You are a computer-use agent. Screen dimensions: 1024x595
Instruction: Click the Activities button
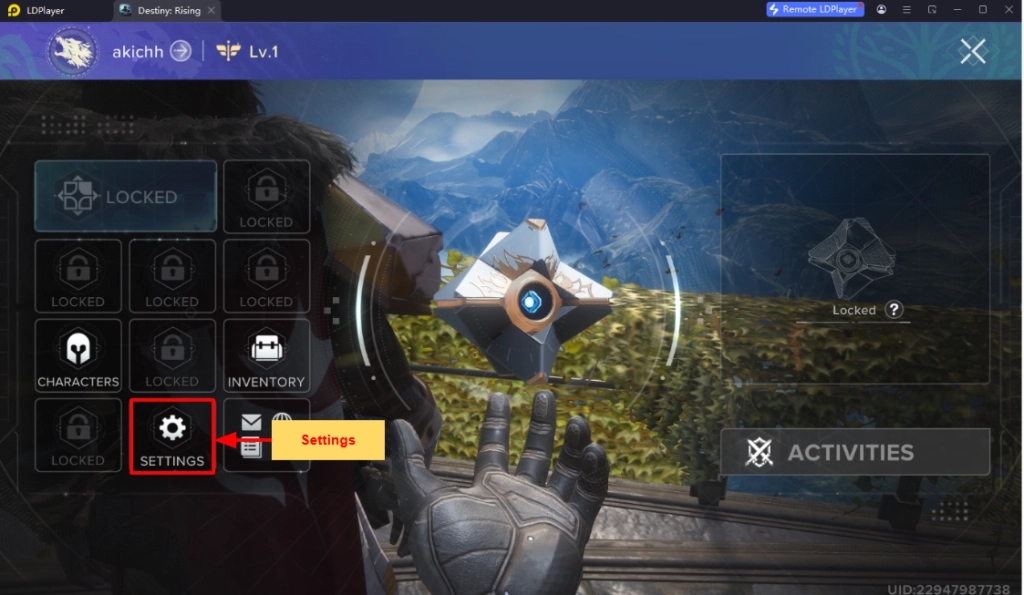855,452
